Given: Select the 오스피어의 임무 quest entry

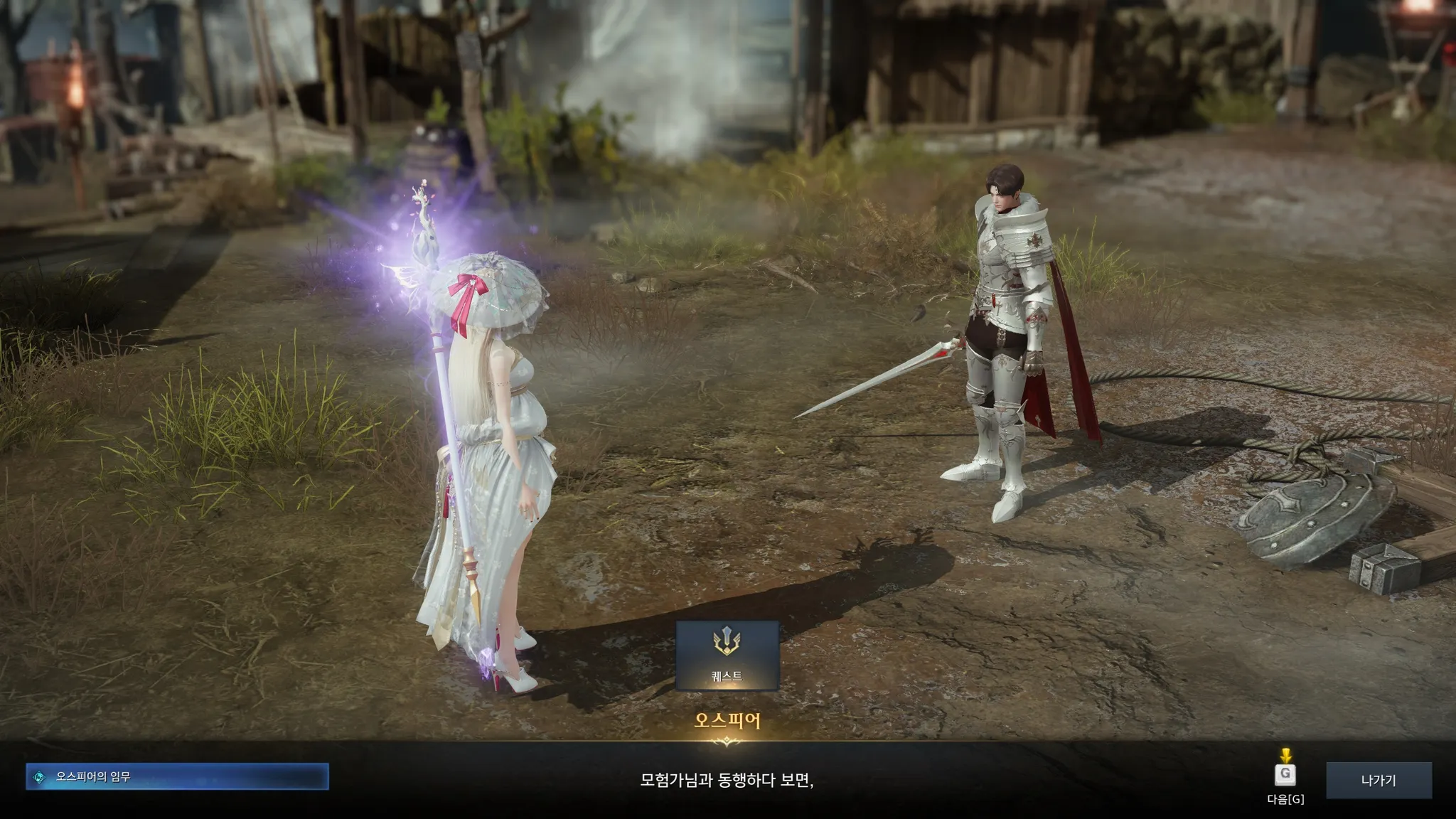Looking at the screenshot, I should pyautogui.click(x=178, y=777).
